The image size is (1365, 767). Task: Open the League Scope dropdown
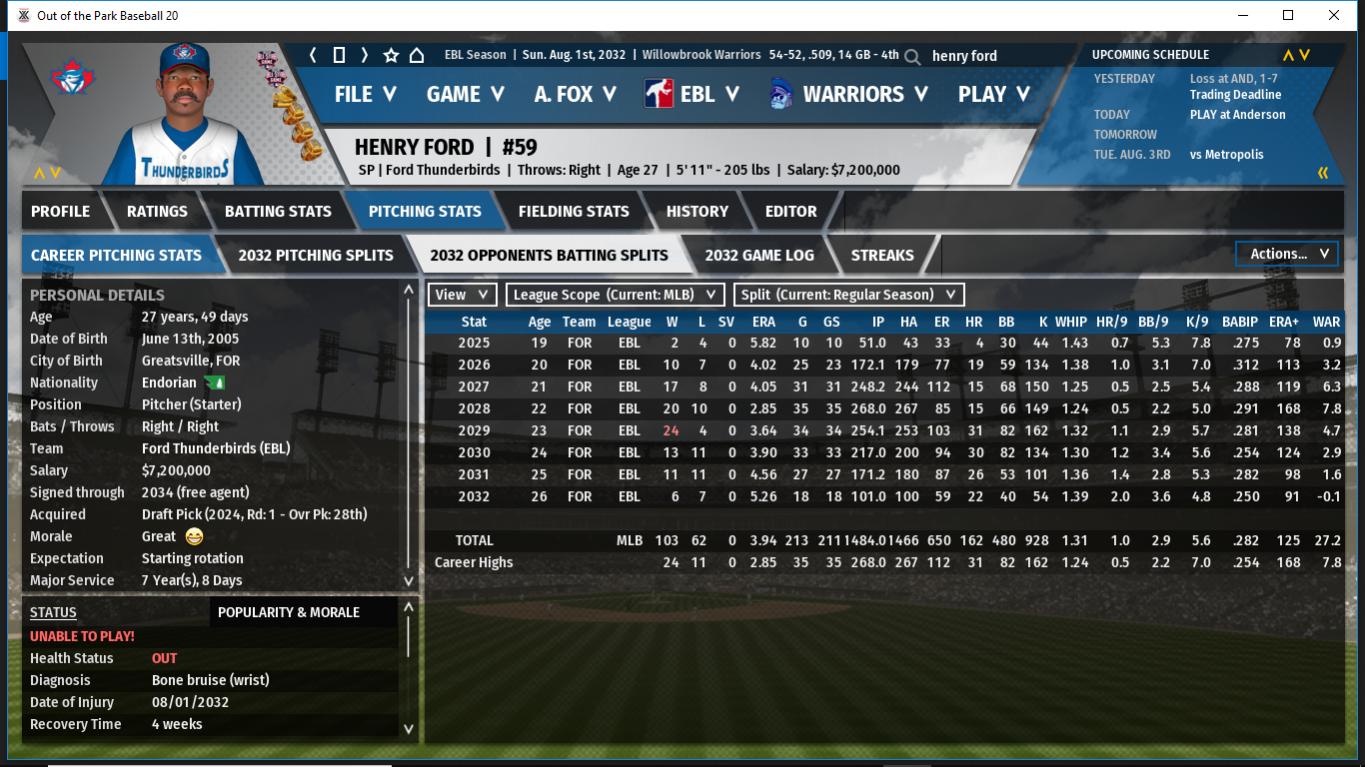point(615,295)
